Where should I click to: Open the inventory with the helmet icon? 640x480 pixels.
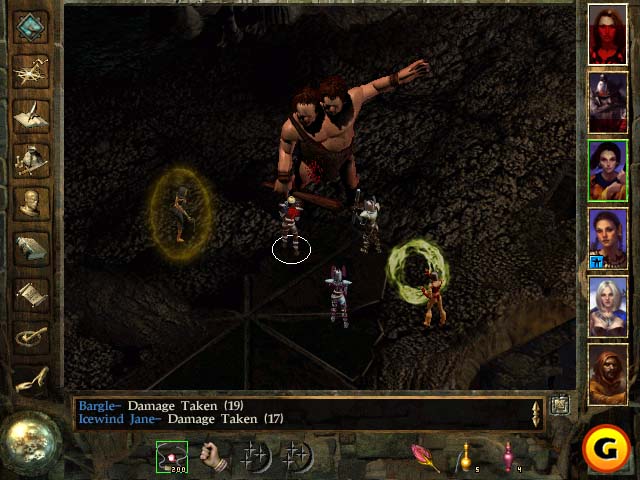click(32, 158)
